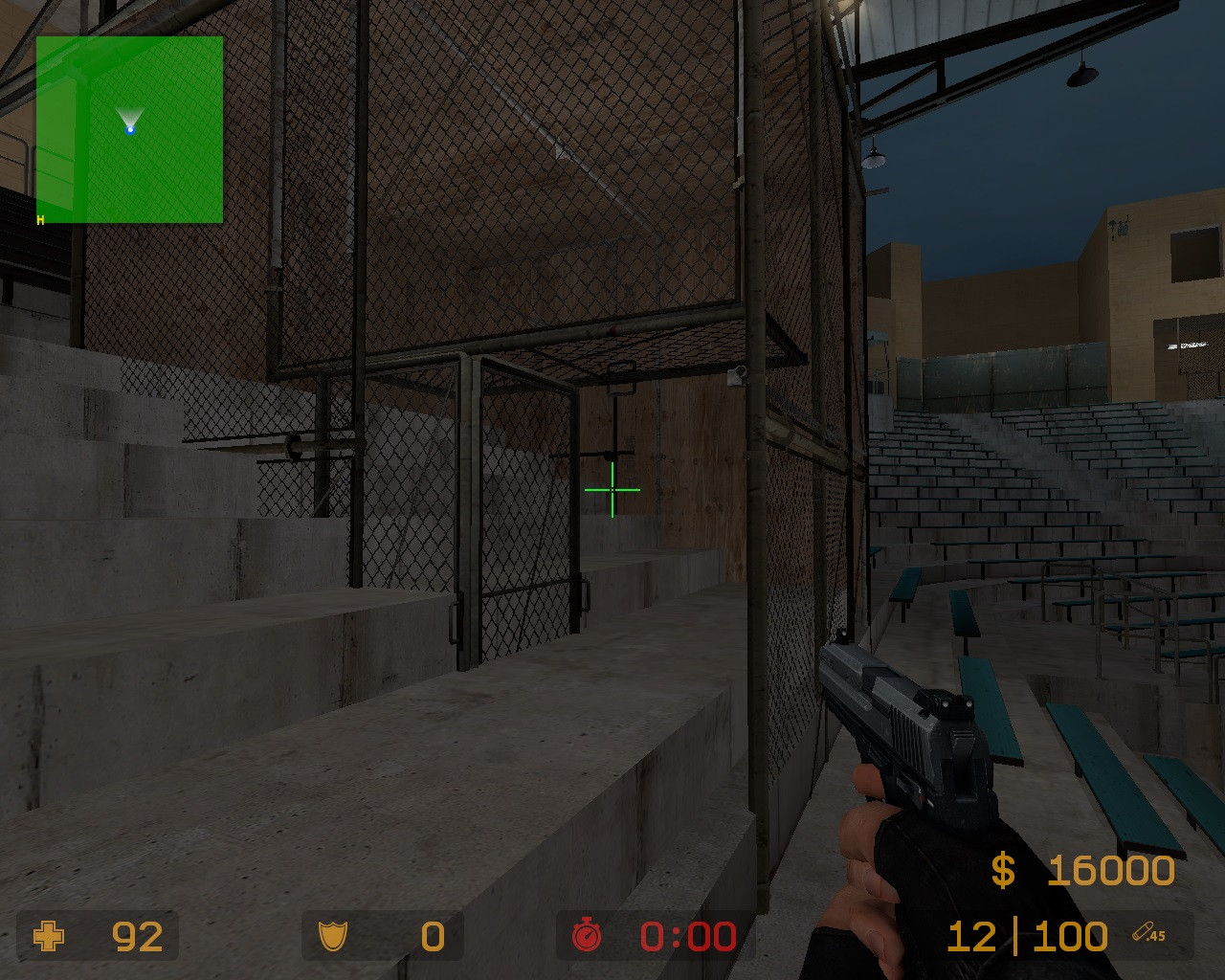
Task: Click the dollar sign money icon
Action: [1001, 871]
